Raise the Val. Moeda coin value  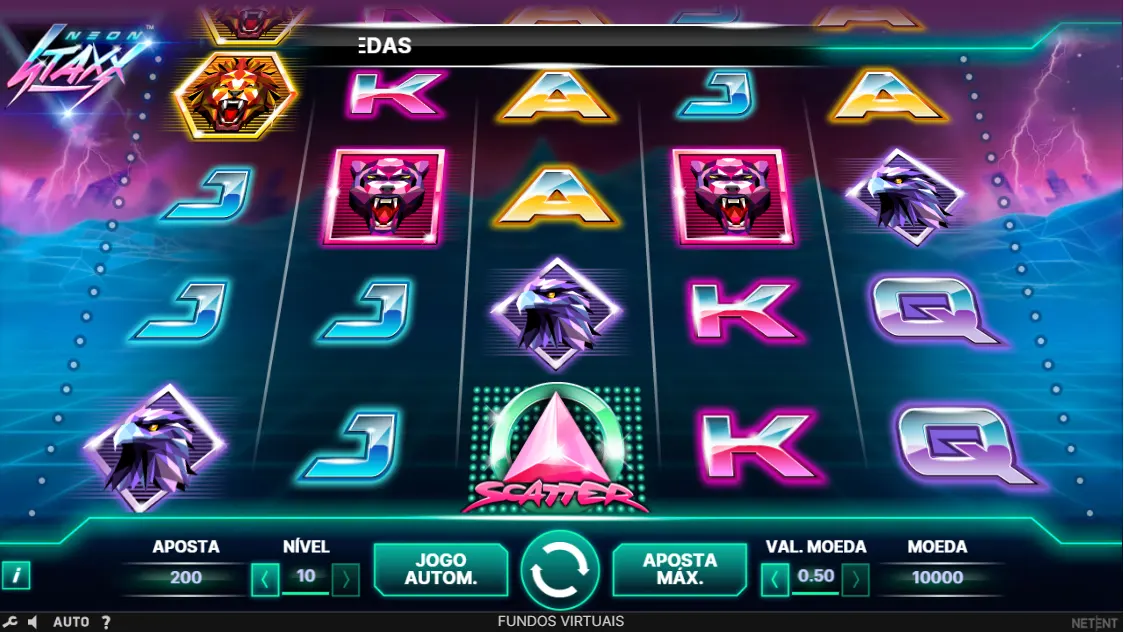(x=855, y=578)
